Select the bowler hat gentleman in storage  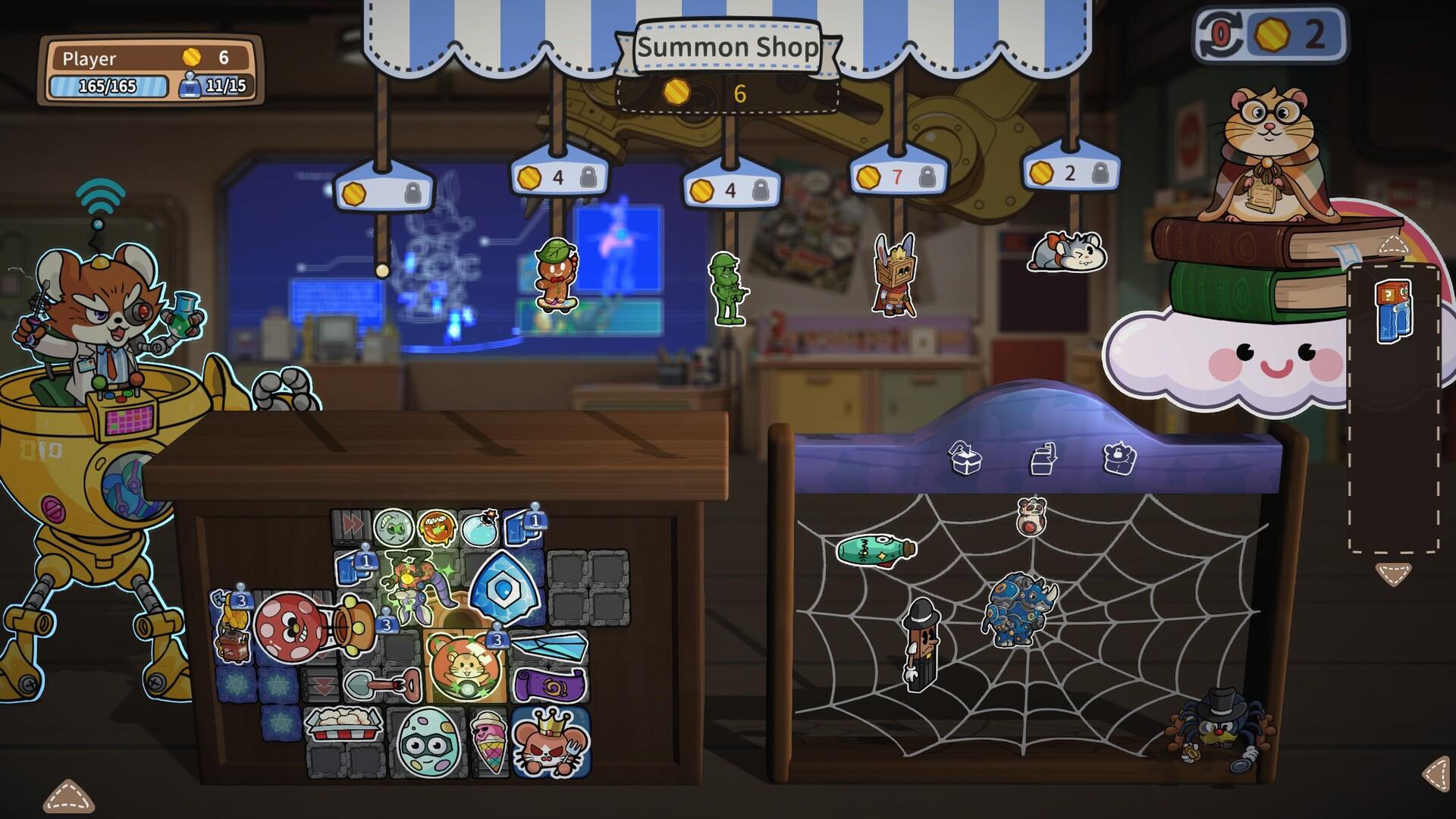point(921,643)
